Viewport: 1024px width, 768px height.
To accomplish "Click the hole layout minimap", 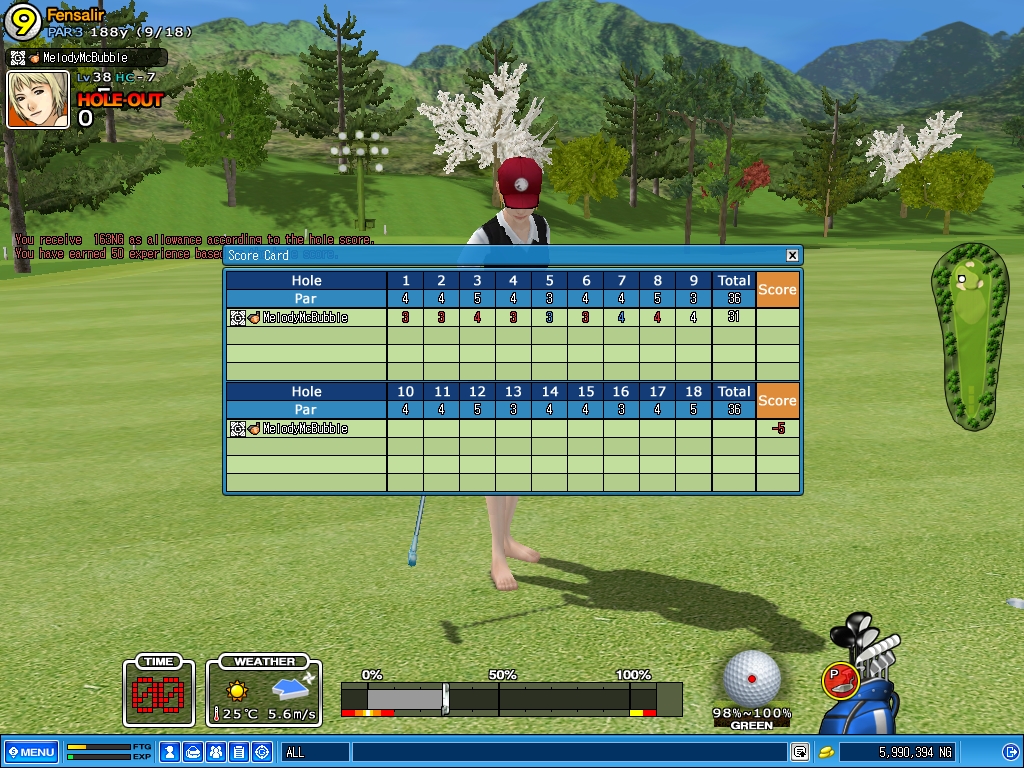I will coord(969,335).
